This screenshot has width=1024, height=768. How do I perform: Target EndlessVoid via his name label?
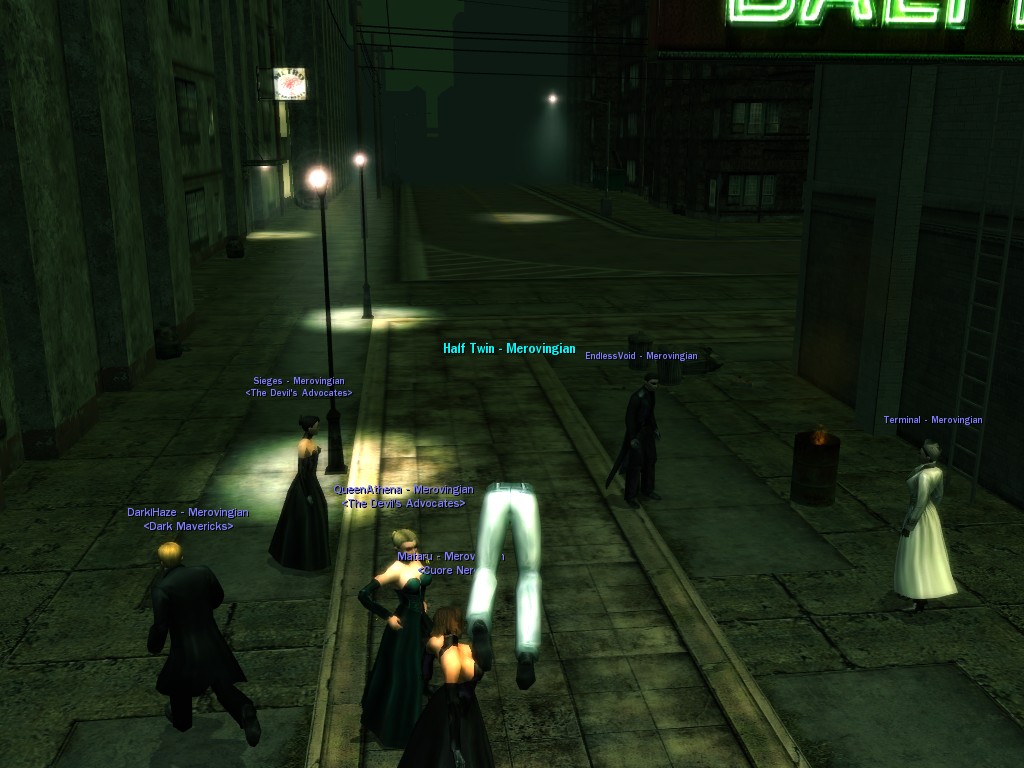[x=641, y=356]
